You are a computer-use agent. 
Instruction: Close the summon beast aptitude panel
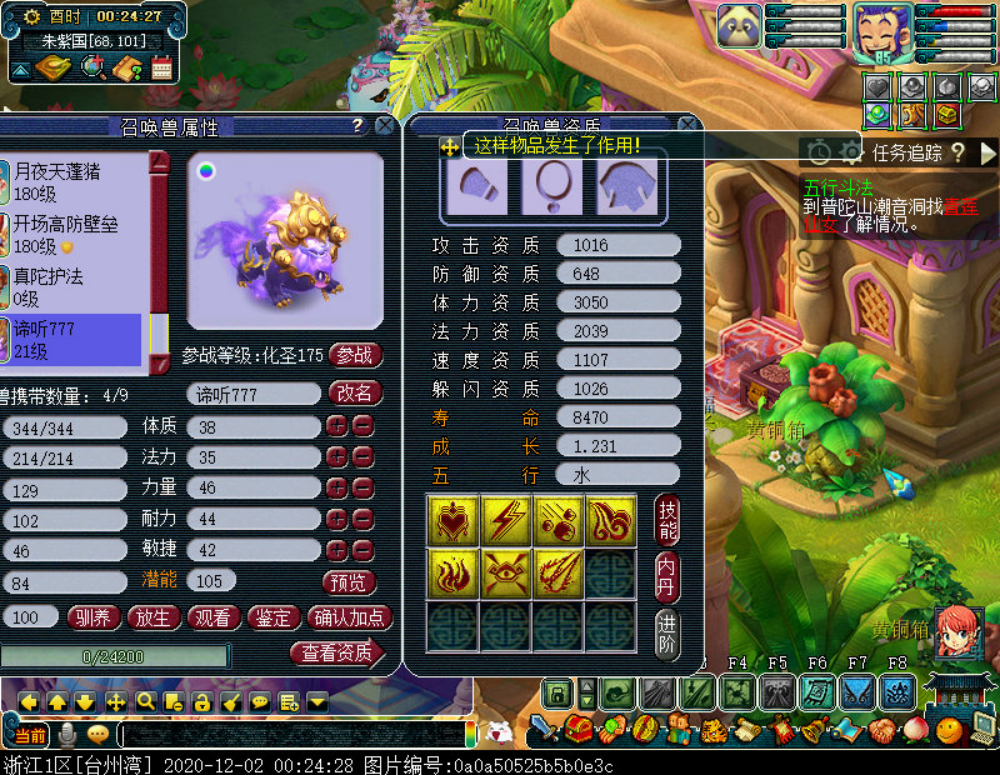(687, 125)
